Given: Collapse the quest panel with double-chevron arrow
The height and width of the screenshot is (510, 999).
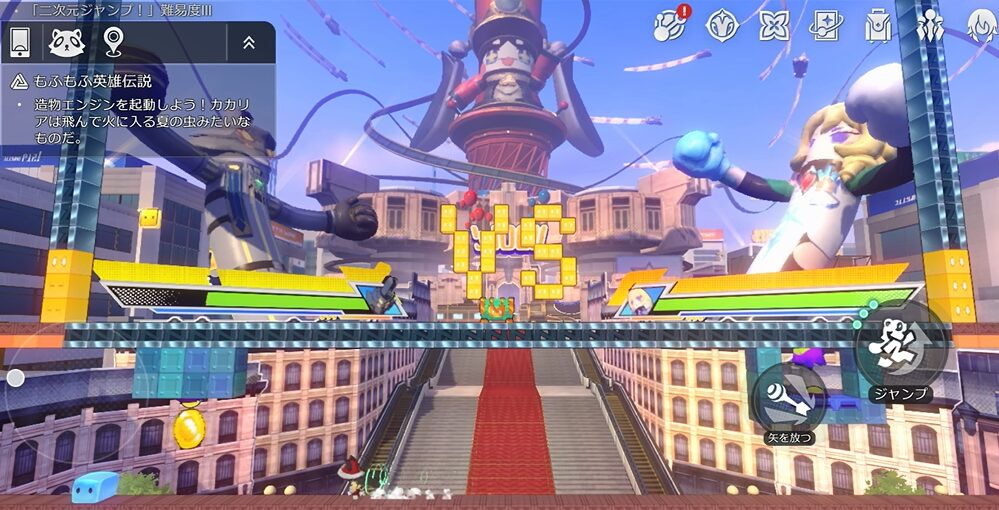Looking at the screenshot, I should pos(249,42).
